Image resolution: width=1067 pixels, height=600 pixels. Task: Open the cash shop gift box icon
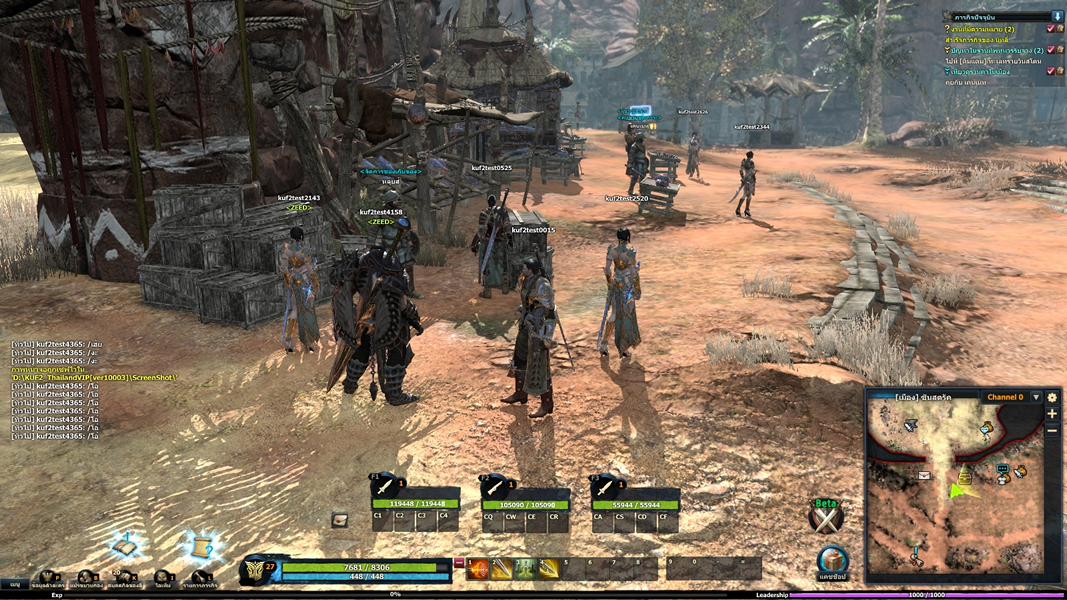pyautogui.click(x=832, y=560)
